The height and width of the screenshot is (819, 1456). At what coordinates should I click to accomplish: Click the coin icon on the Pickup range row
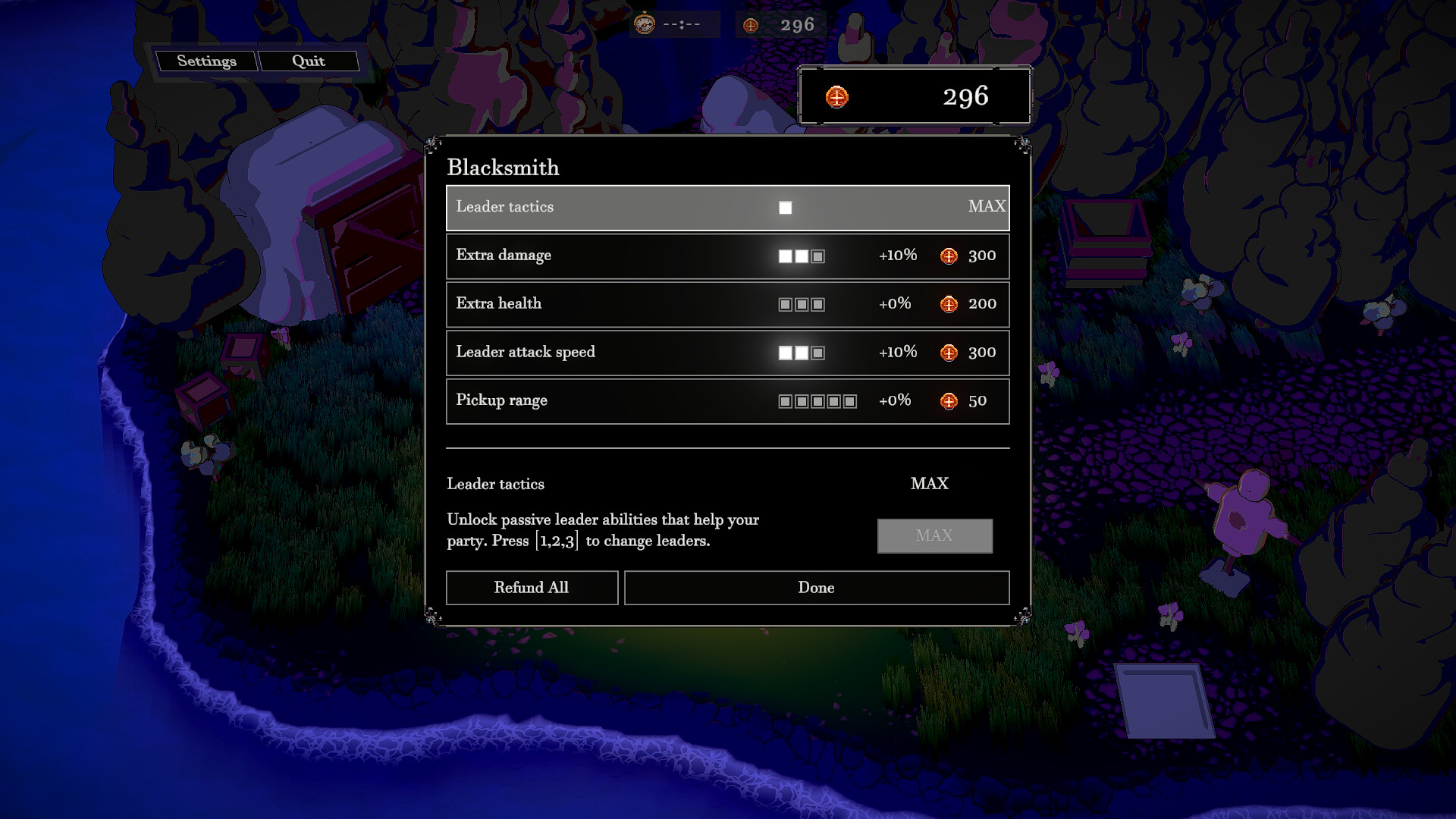click(x=947, y=401)
